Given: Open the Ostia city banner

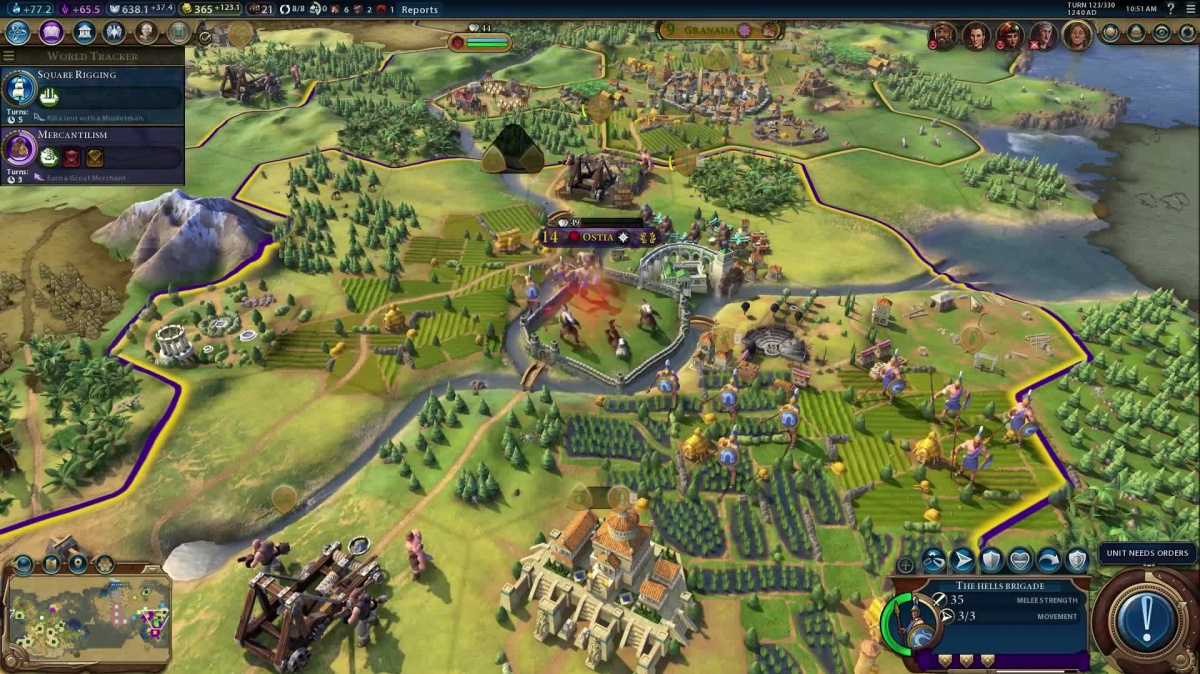Looking at the screenshot, I should pyautogui.click(x=597, y=237).
